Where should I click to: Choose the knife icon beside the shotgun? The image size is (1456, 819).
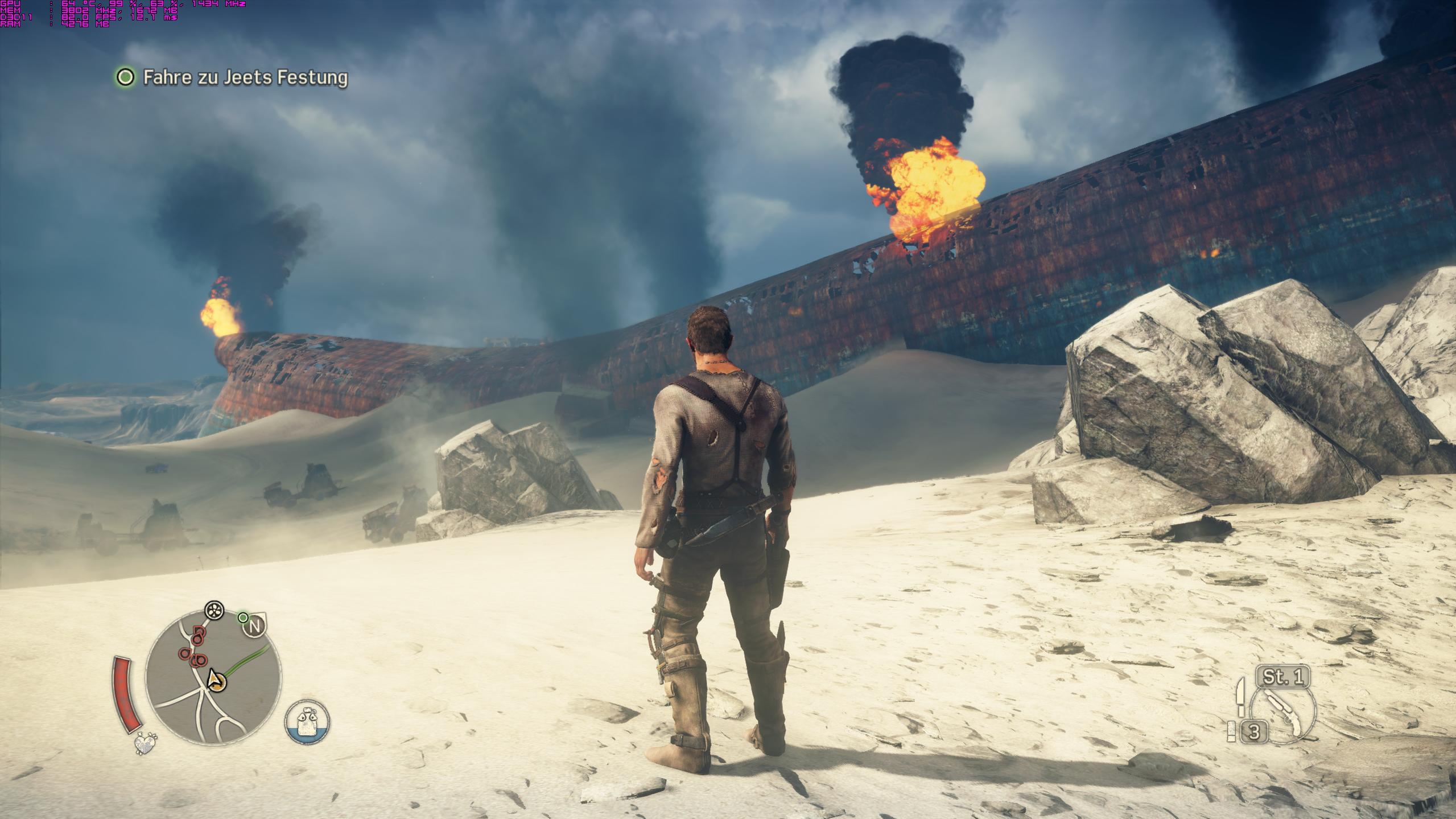pos(1241,697)
